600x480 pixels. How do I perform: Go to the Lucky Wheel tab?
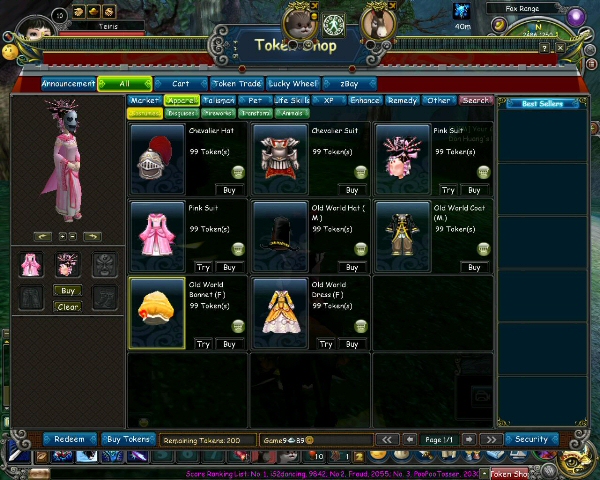click(294, 84)
